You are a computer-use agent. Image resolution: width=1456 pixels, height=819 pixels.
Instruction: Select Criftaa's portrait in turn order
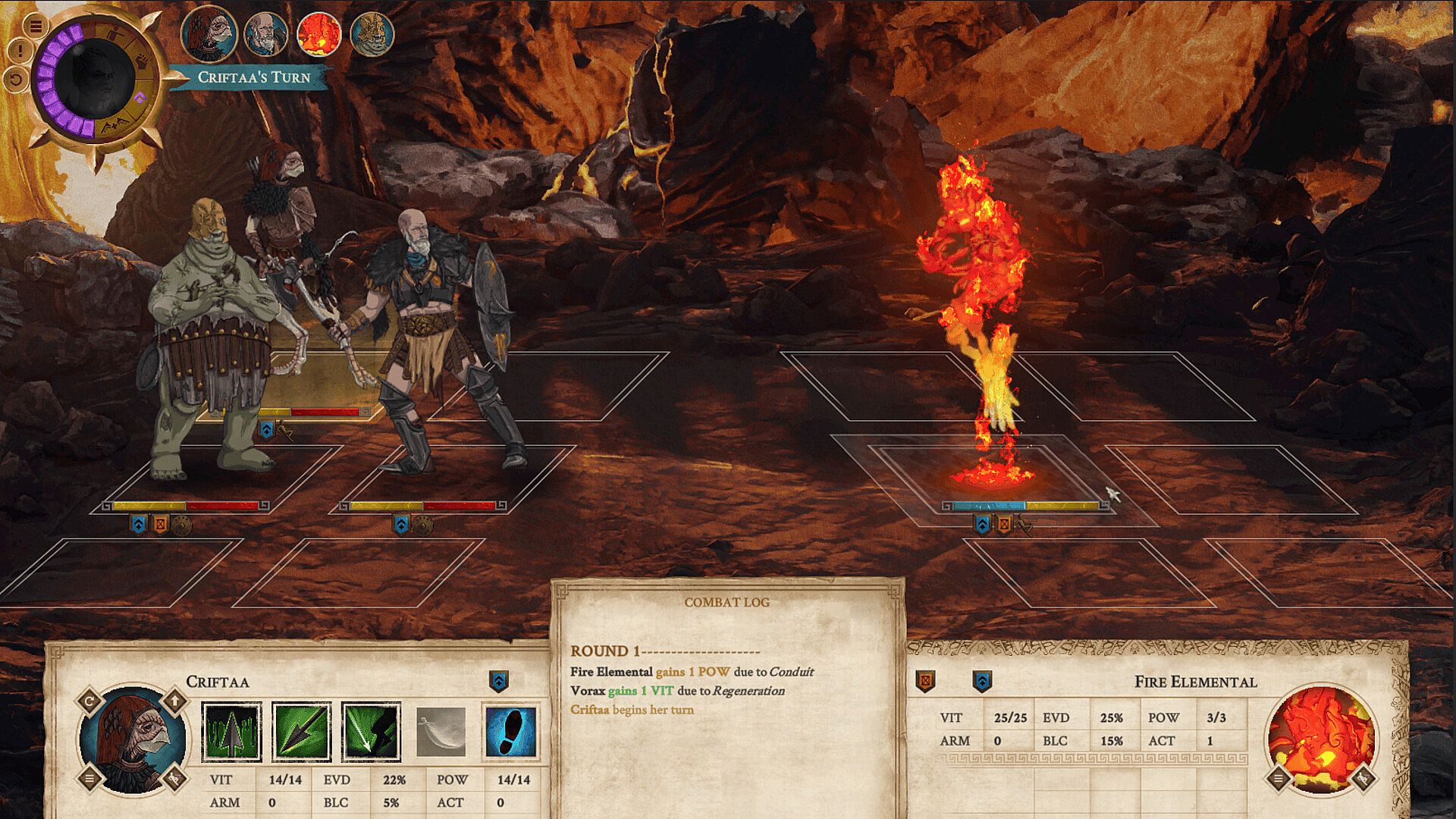click(x=209, y=34)
